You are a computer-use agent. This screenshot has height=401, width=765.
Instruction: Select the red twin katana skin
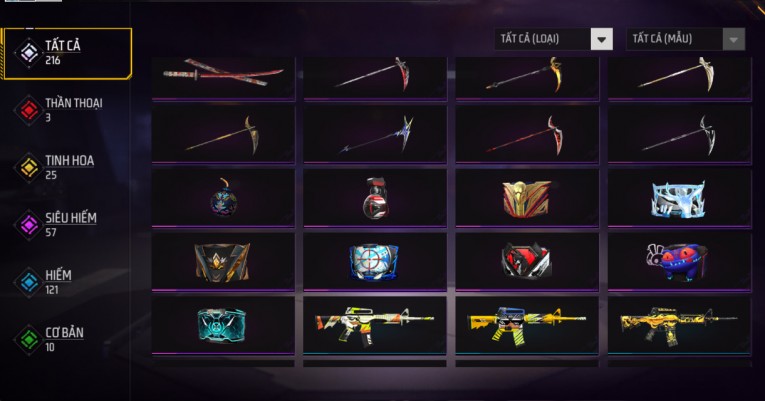[223, 76]
